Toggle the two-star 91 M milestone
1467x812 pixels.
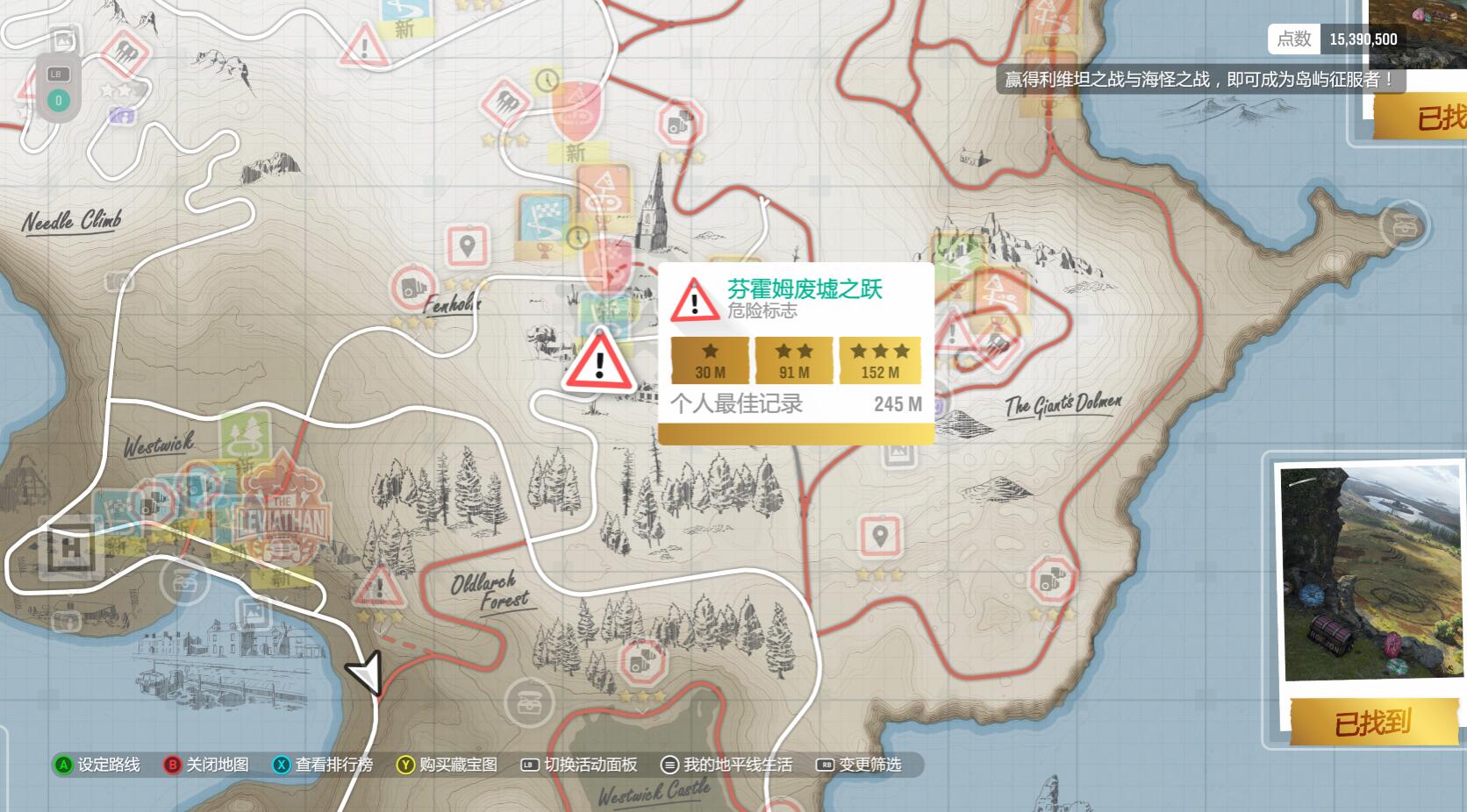click(x=792, y=351)
